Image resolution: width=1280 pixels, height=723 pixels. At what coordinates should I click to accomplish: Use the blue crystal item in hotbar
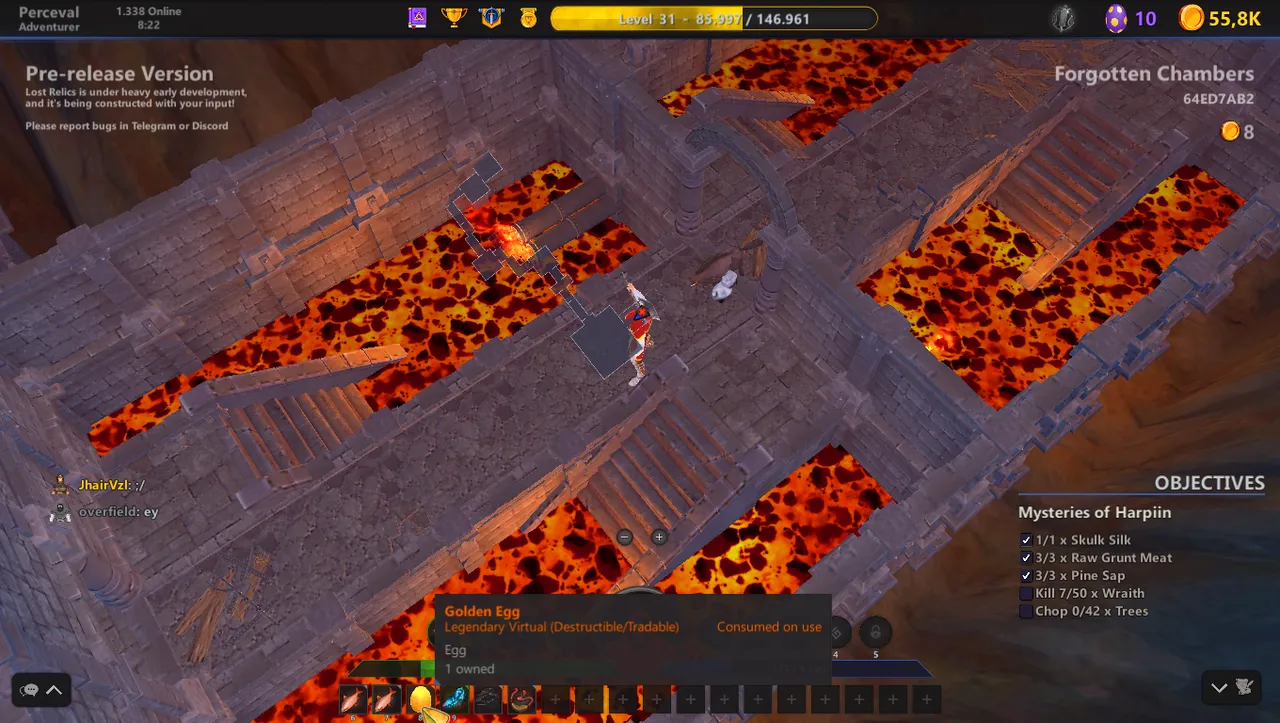pos(455,699)
